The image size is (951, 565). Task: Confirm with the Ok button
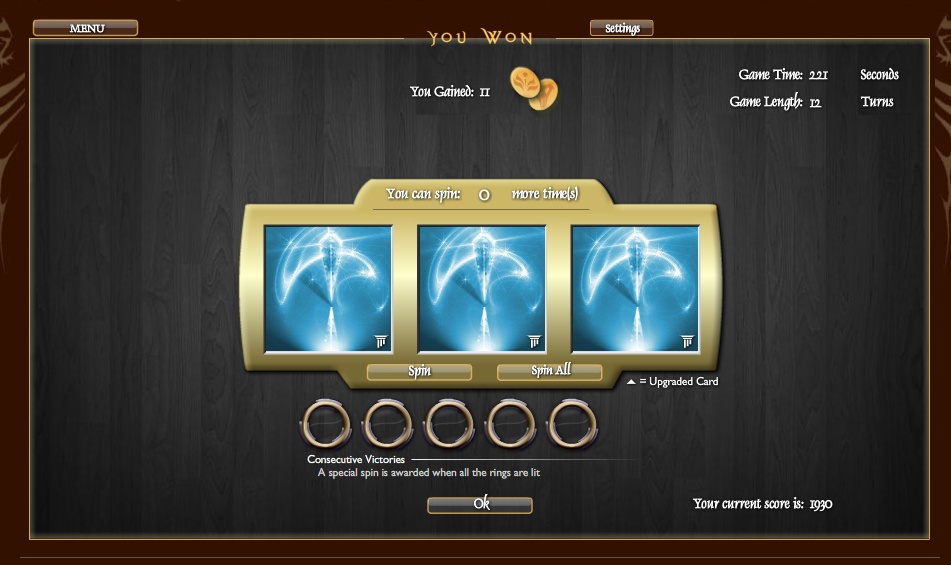pyautogui.click(x=480, y=505)
